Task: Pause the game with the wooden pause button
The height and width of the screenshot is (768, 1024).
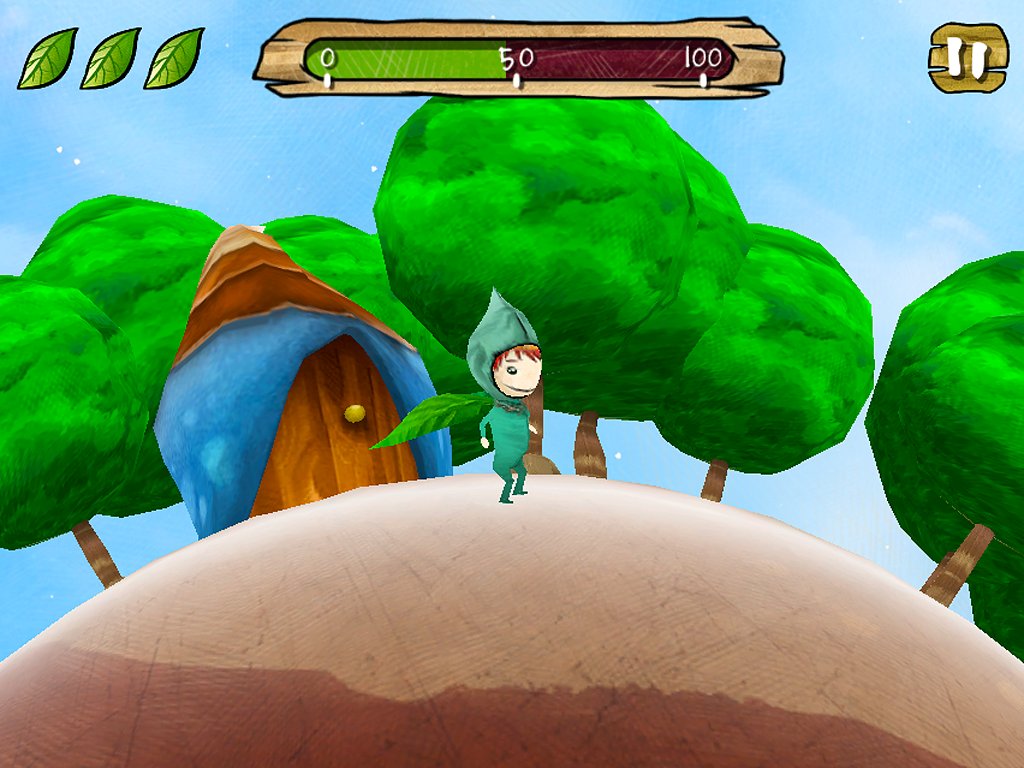Action: pos(968,58)
